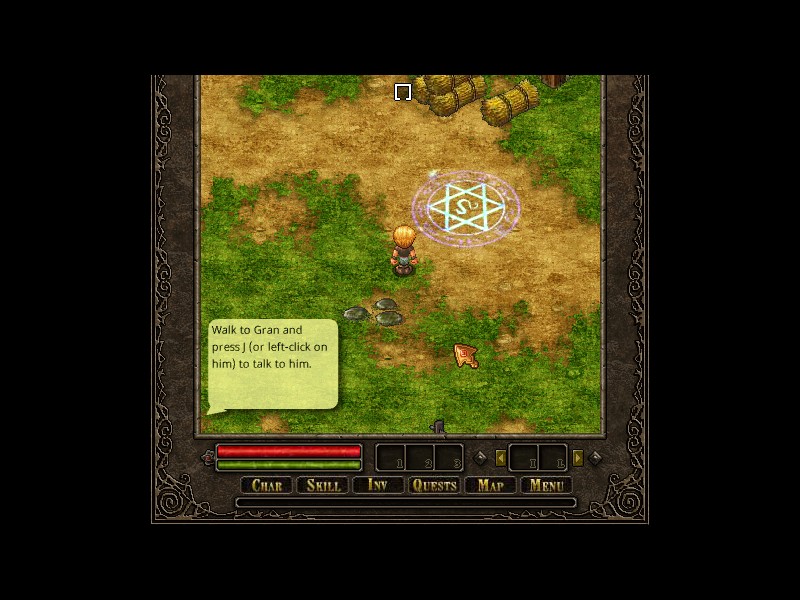Open the Inv inventory panel
Screen dimensions: 800x600
378,485
